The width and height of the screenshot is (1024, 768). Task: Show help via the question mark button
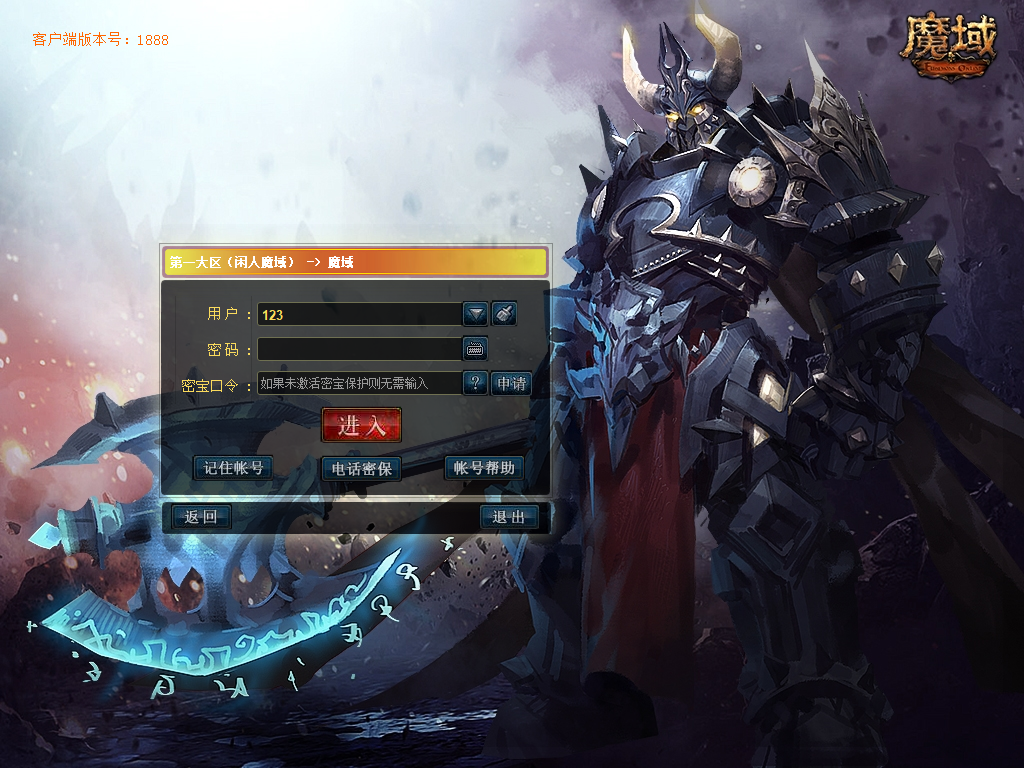475,383
